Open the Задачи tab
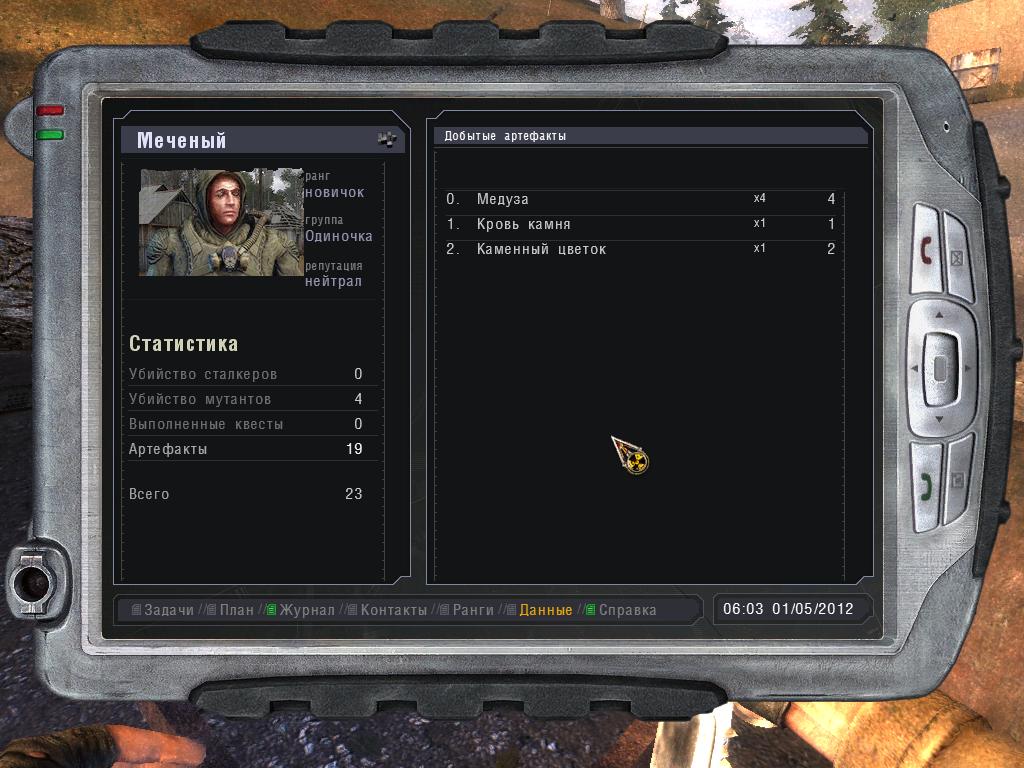 [168, 610]
